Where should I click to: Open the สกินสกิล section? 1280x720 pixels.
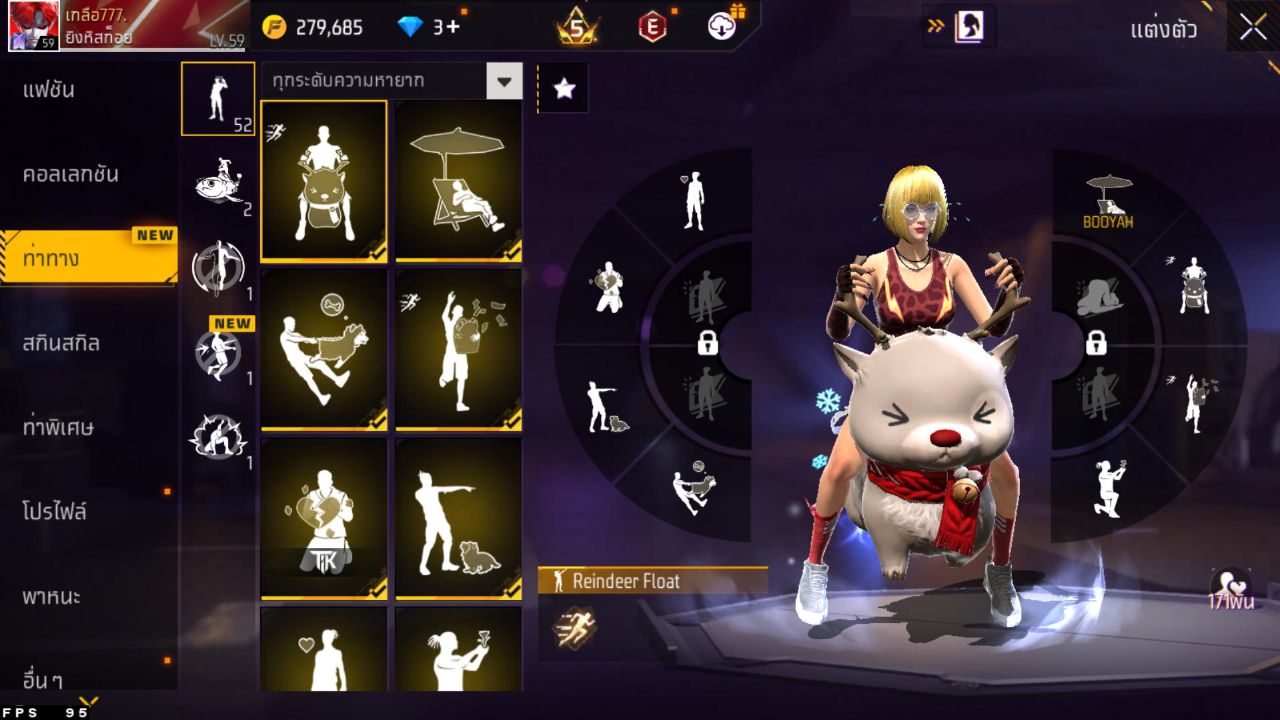(x=62, y=343)
